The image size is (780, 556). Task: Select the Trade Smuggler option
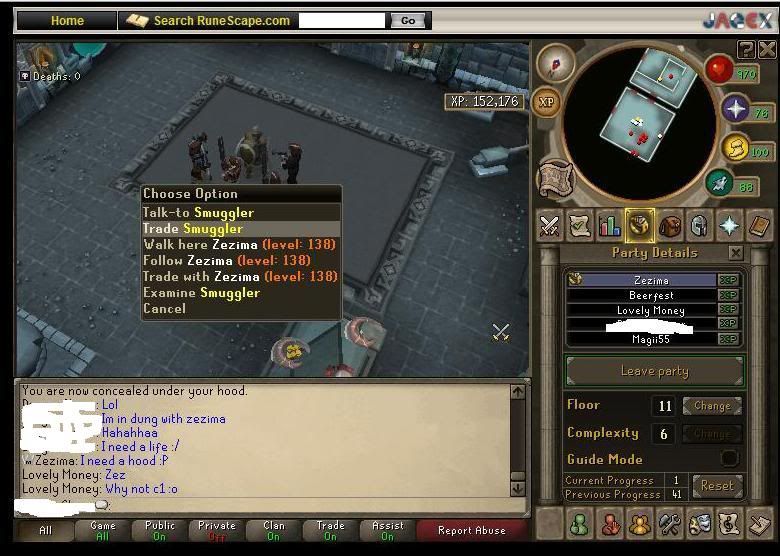(x=193, y=229)
